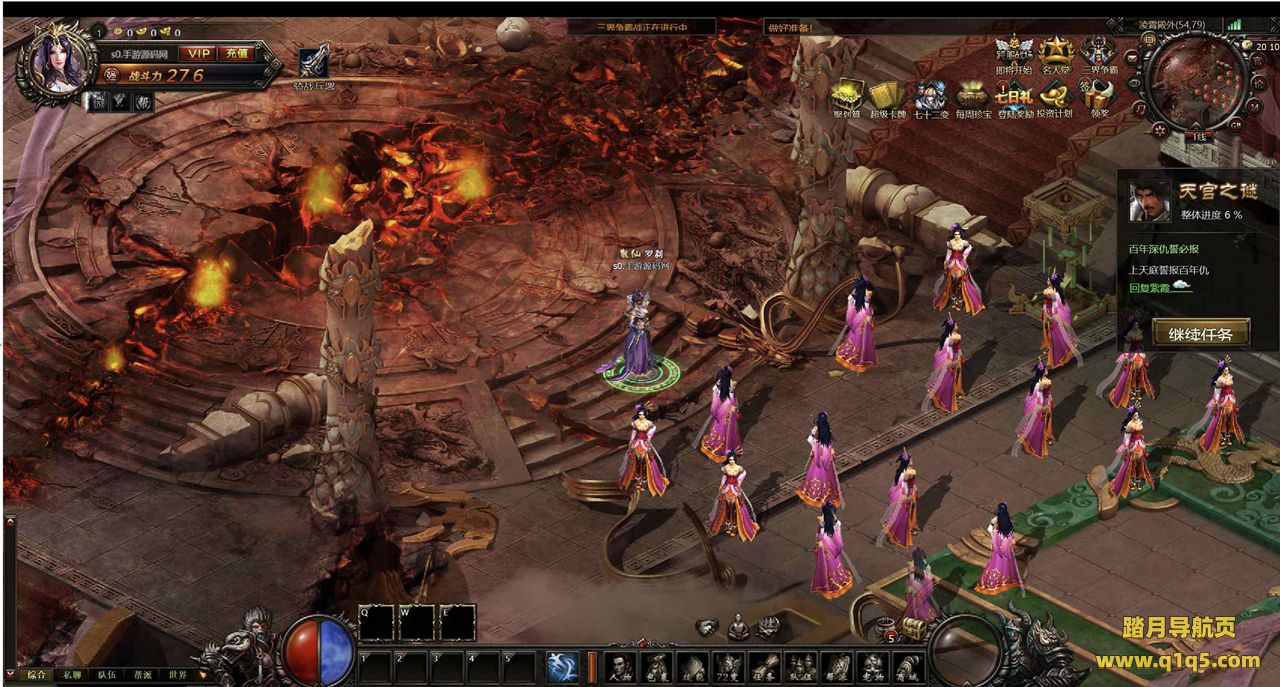Open the 投资计划 investment plan icon

click(1054, 98)
